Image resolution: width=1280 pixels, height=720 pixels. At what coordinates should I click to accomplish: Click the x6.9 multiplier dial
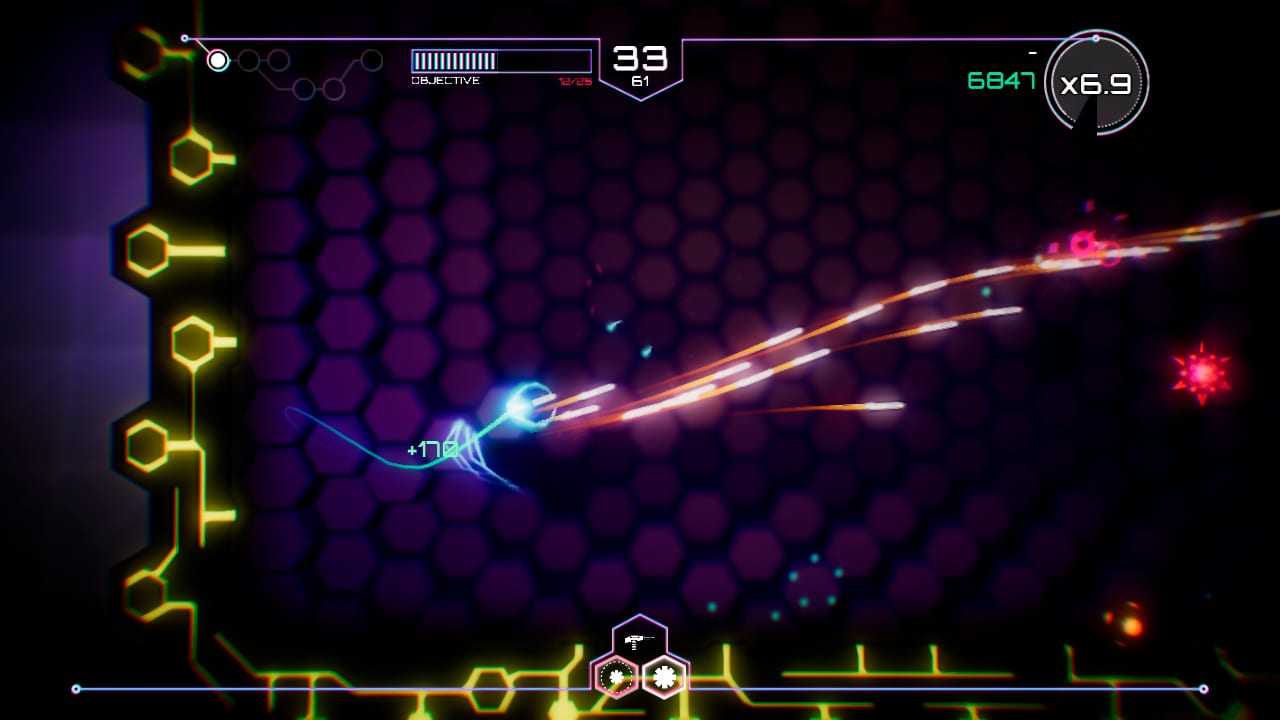(1096, 84)
